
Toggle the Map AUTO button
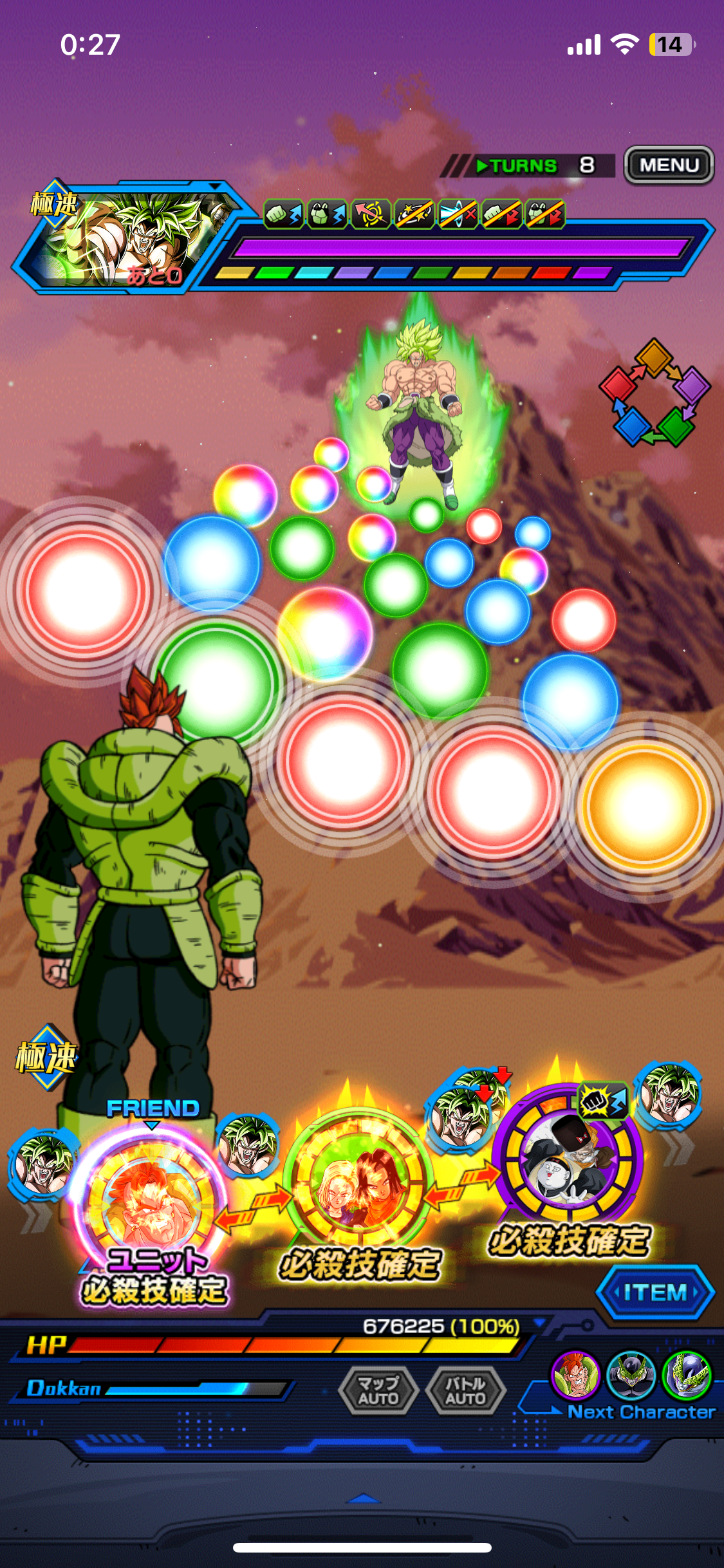coord(378,1390)
